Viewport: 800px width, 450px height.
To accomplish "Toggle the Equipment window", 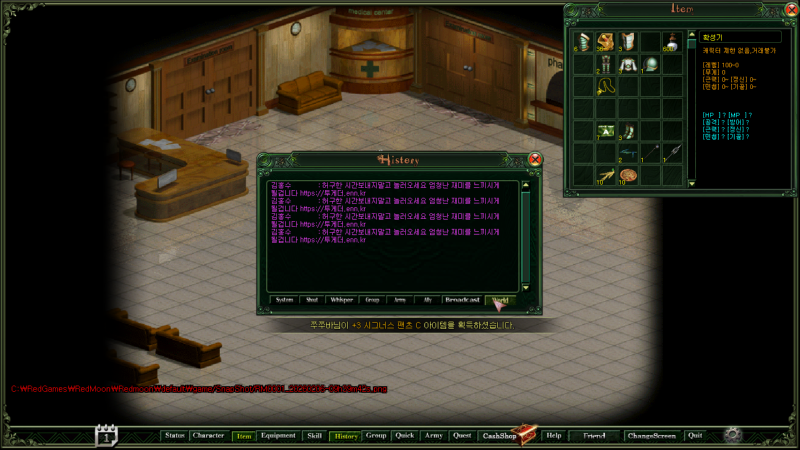I will 278,436.
